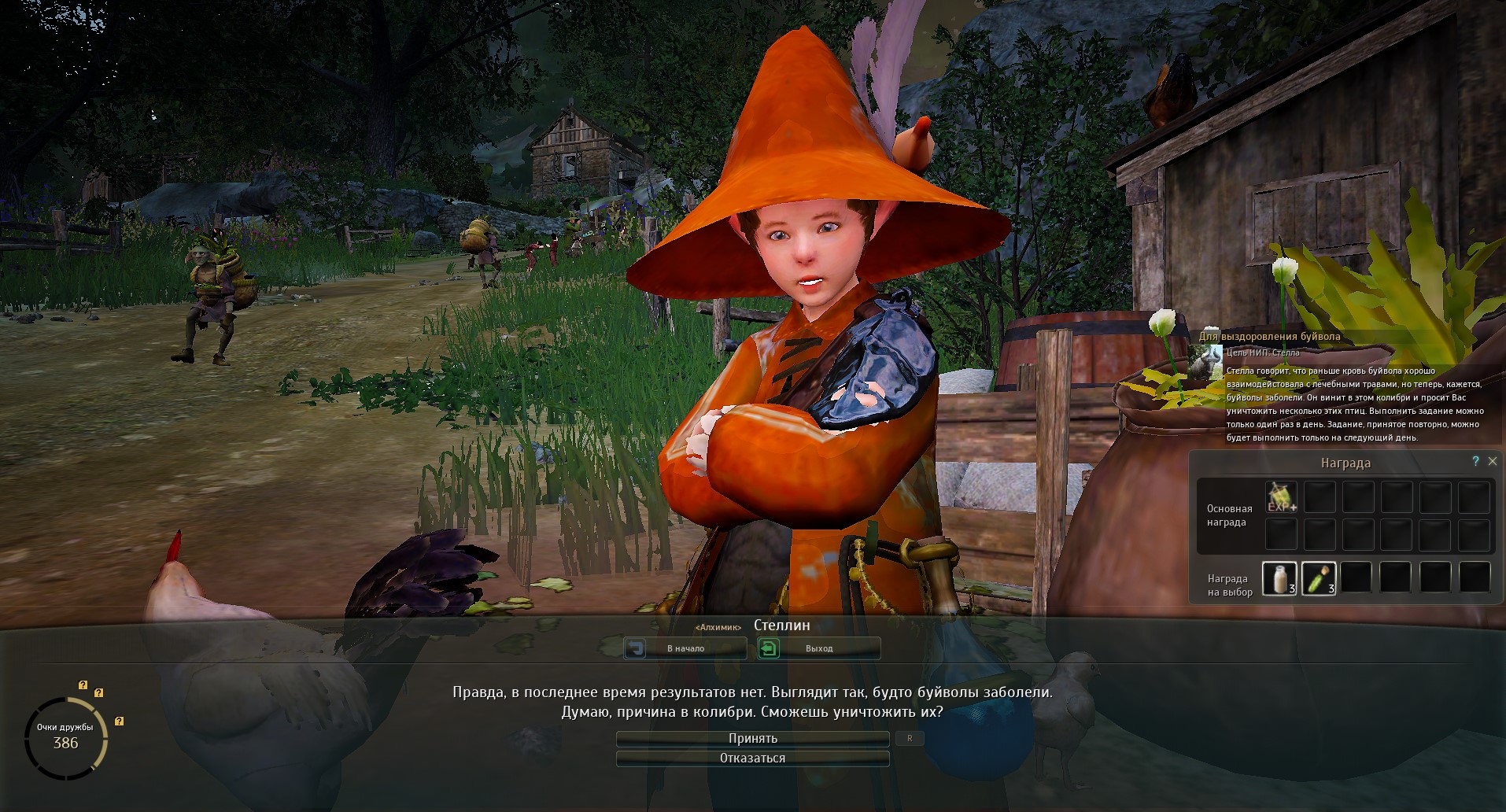Screen dimensions: 1506x812
Task: Click В начало to restart conversation
Action: 685,648
